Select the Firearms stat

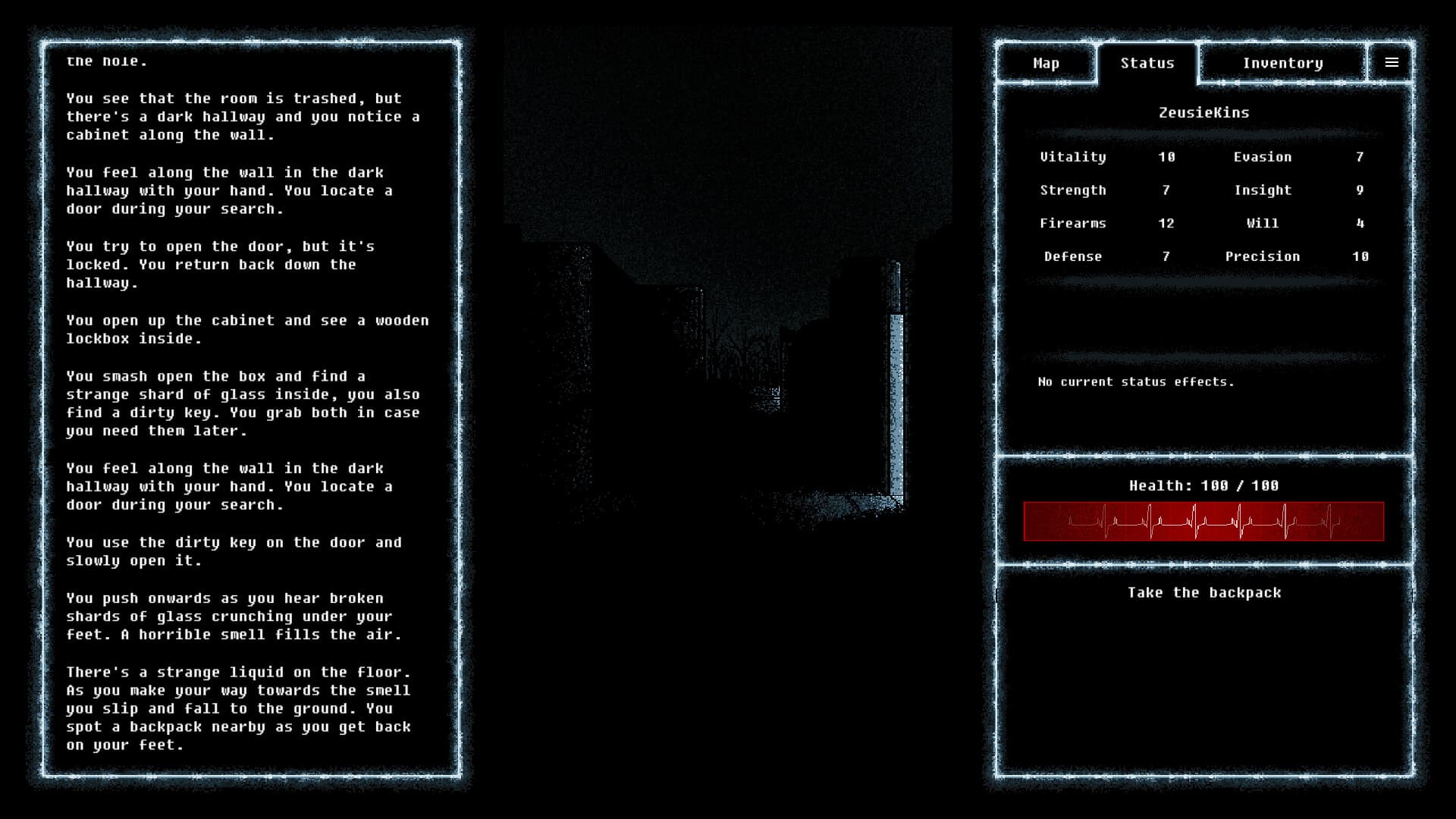point(1072,223)
